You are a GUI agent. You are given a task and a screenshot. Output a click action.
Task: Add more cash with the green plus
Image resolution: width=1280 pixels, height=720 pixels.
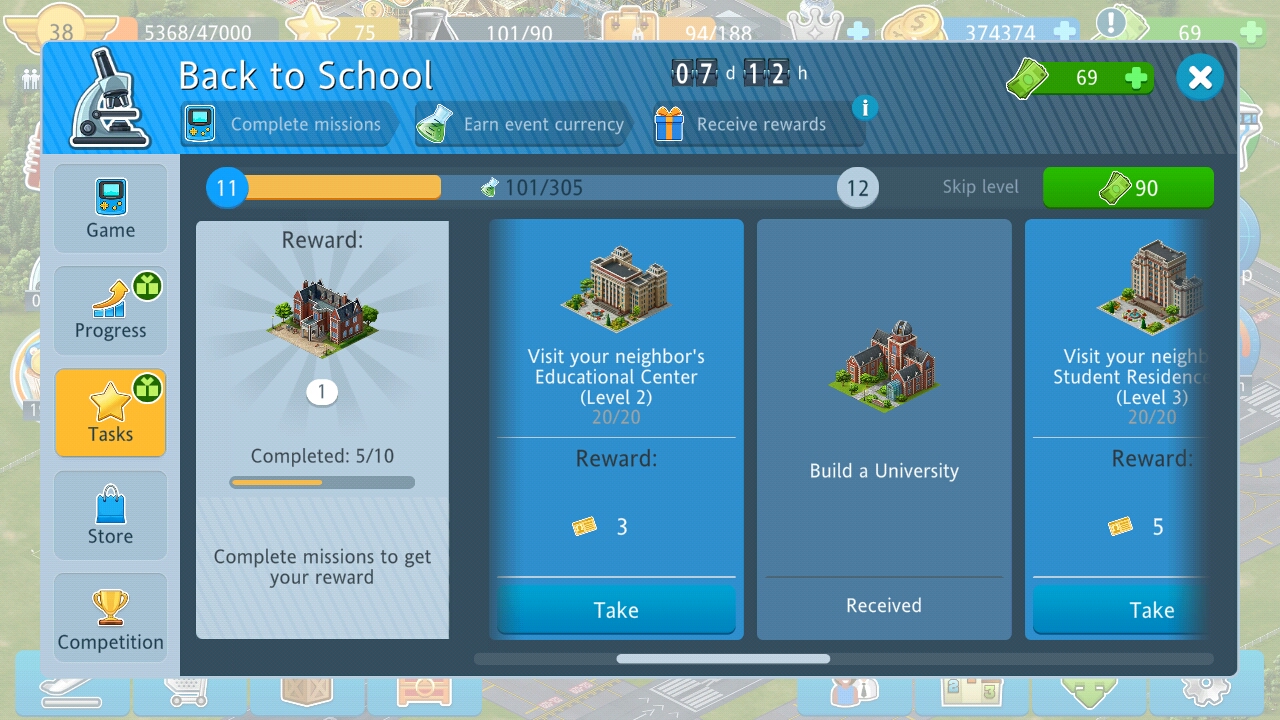tap(1136, 78)
